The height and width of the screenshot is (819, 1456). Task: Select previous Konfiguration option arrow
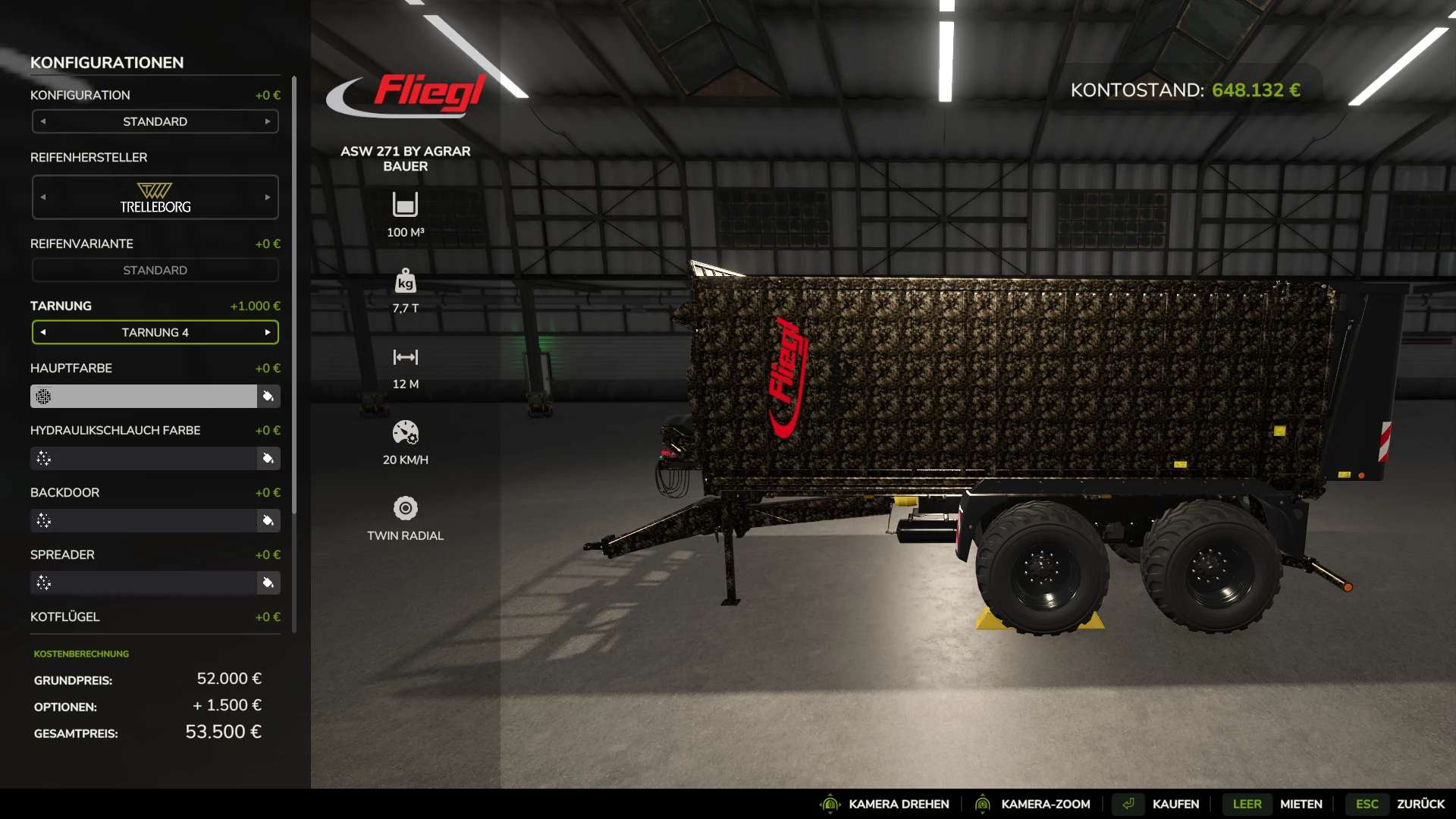43,121
